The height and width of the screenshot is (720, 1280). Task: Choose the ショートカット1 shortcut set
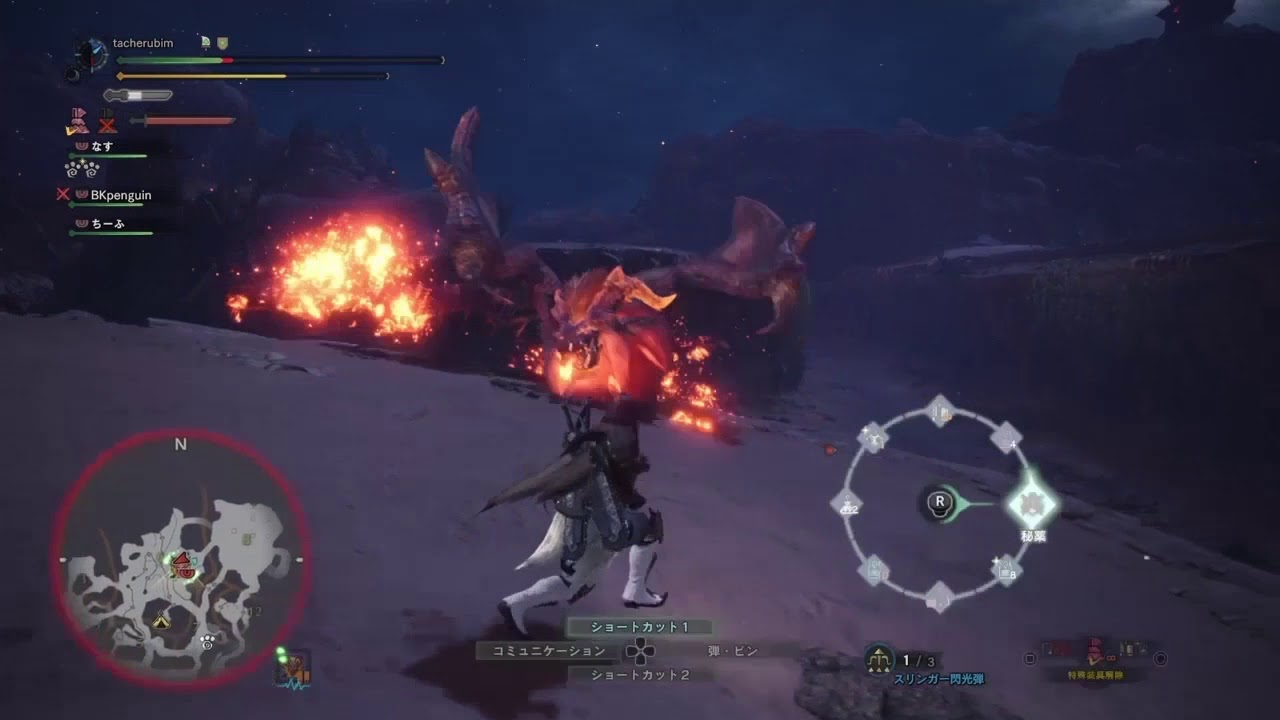640,627
